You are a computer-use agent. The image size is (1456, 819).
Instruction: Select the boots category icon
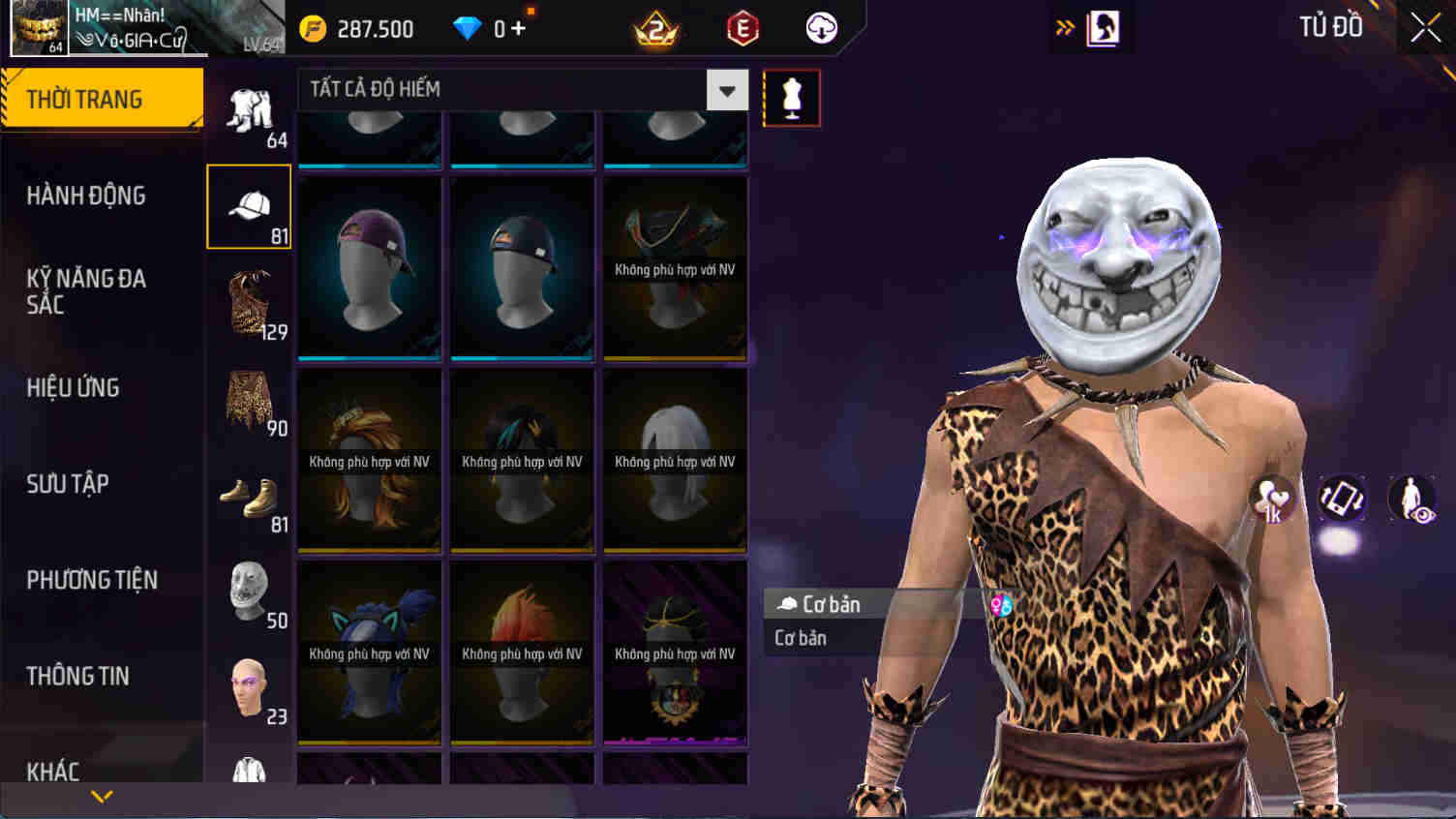click(x=248, y=497)
